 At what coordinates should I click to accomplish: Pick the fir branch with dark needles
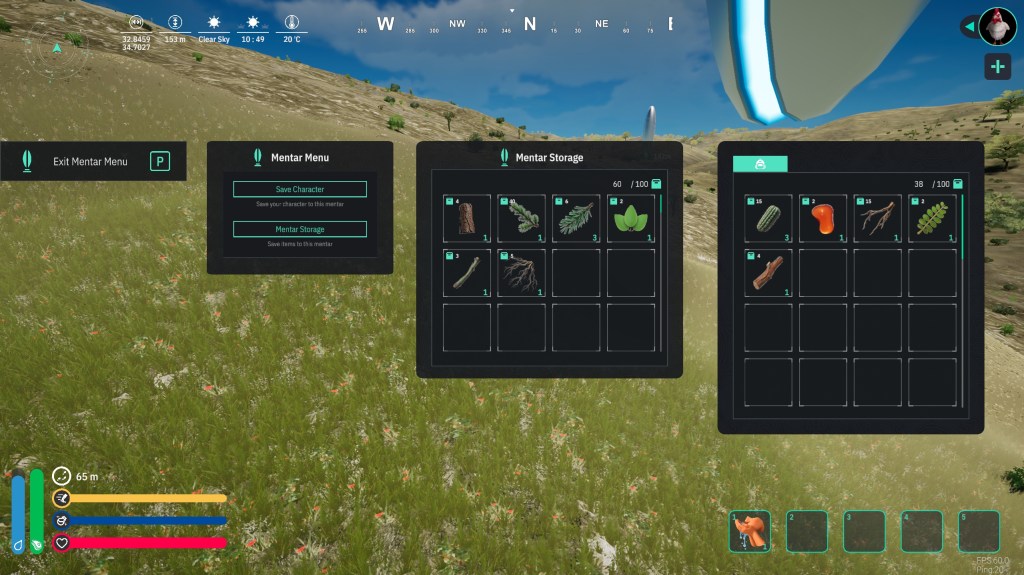click(x=522, y=218)
